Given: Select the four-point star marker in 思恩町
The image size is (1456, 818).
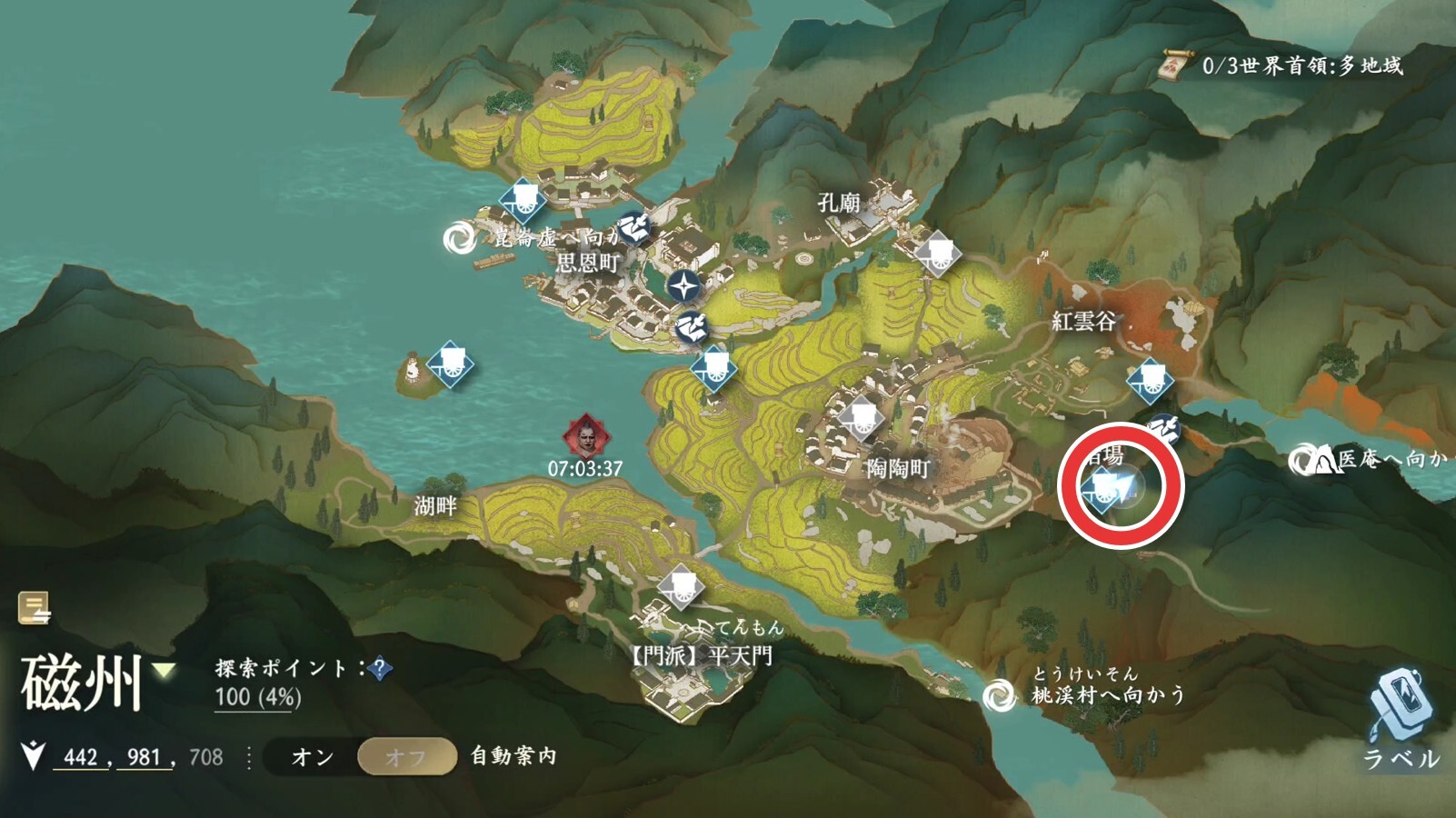Looking at the screenshot, I should pyautogui.click(x=683, y=285).
